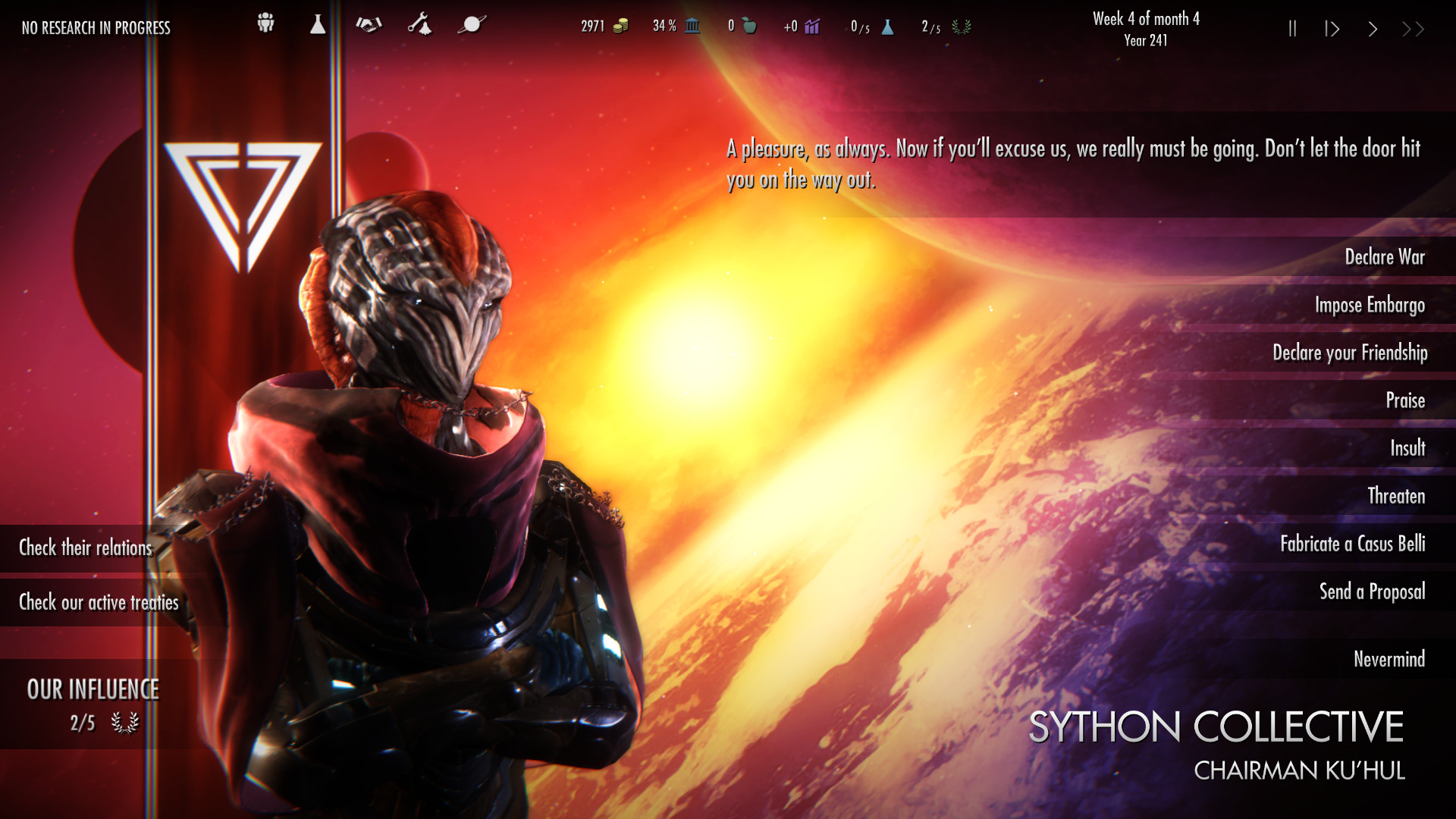Screen dimensions: 1456x819
Task: Select the research flask icon
Action: click(317, 25)
